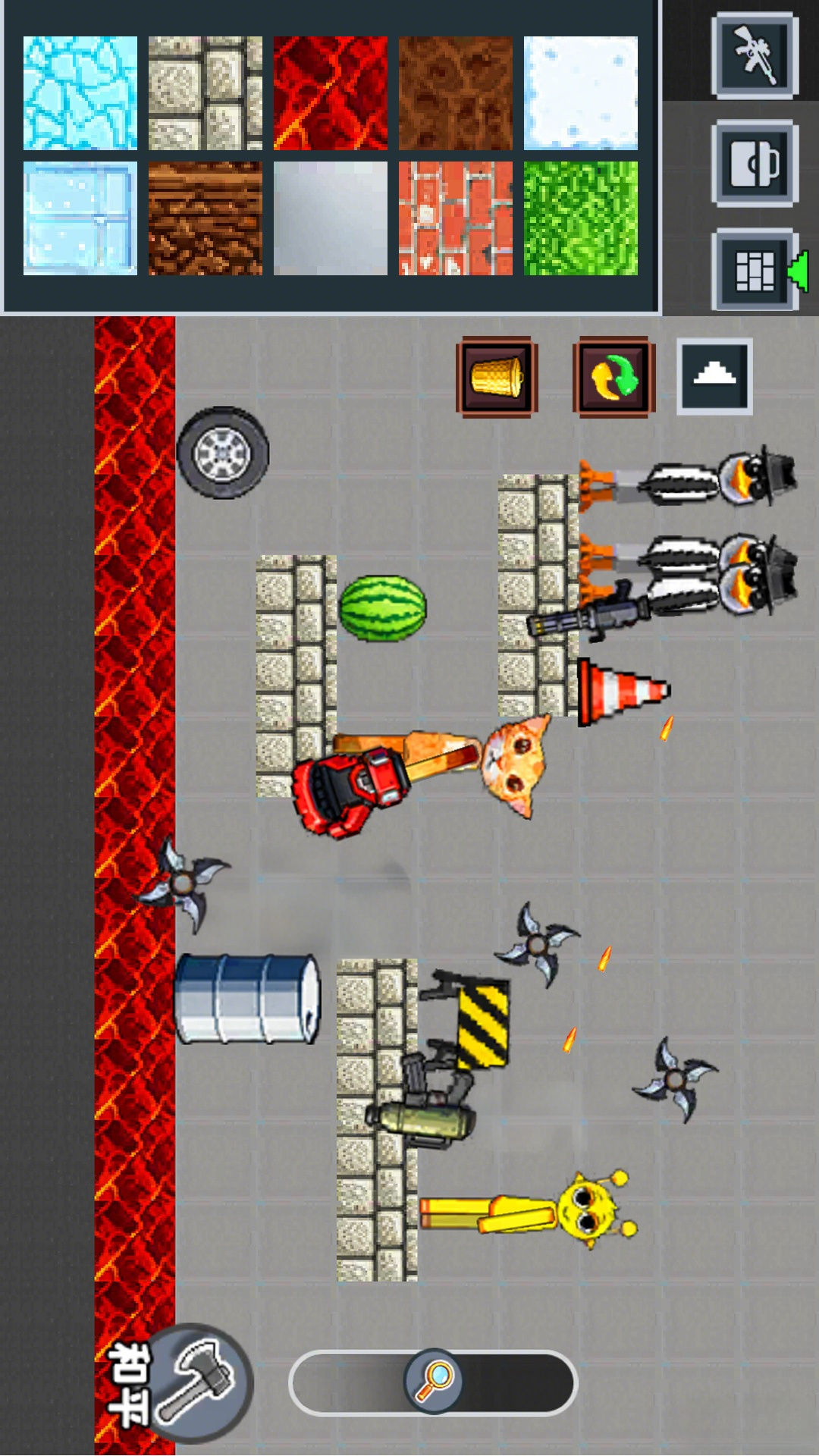
Task: Switch to the mug items category
Action: click(x=755, y=163)
